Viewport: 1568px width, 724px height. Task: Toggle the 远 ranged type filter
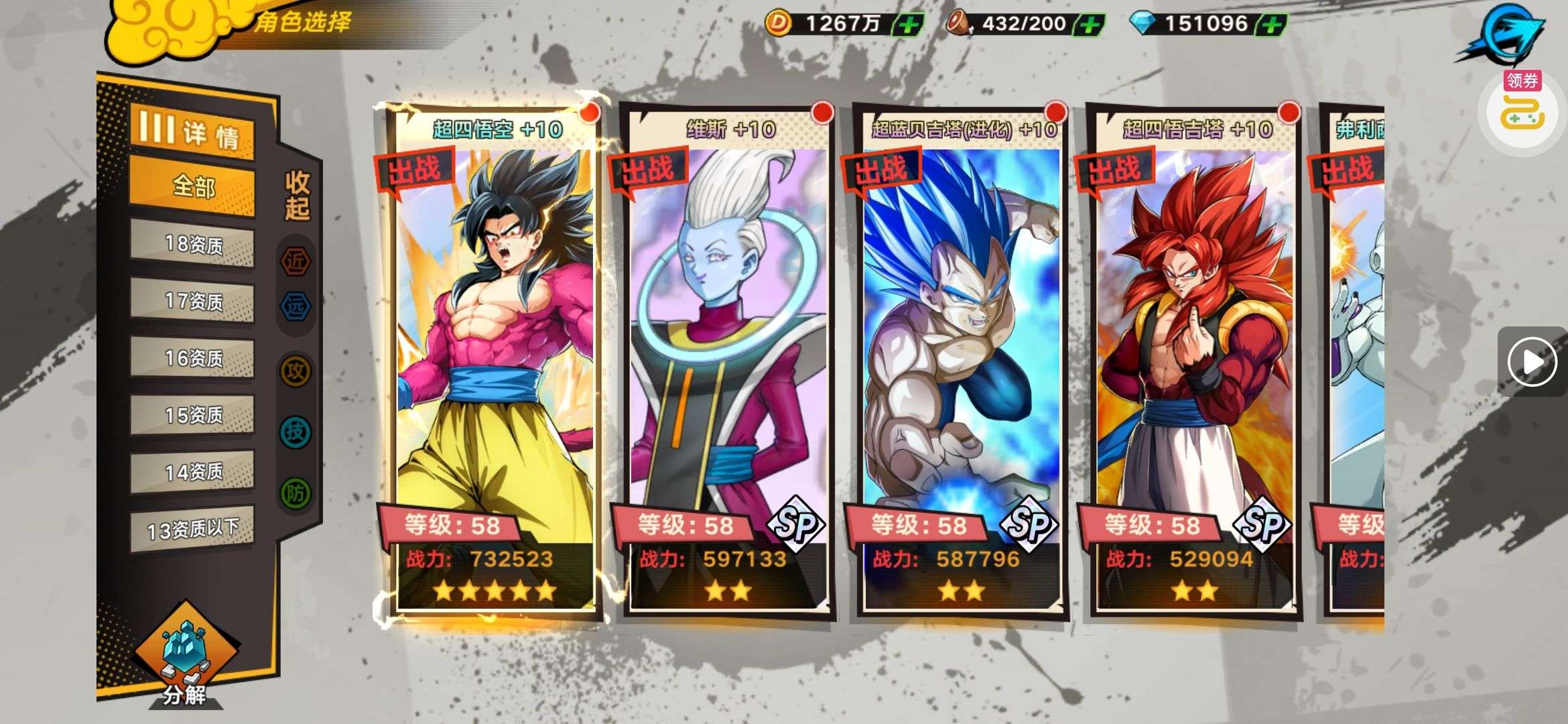click(x=296, y=306)
